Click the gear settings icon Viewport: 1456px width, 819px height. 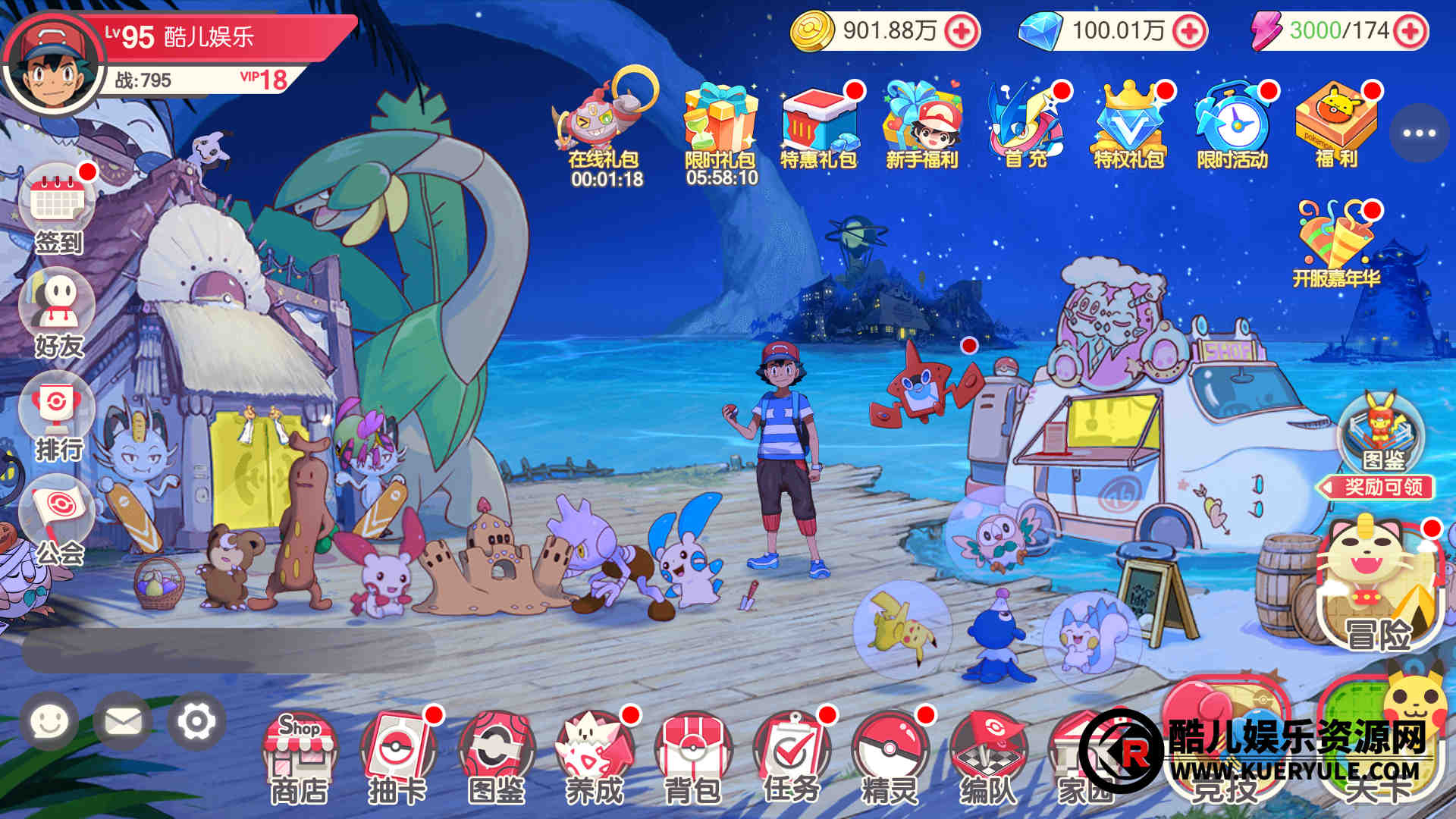196,721
